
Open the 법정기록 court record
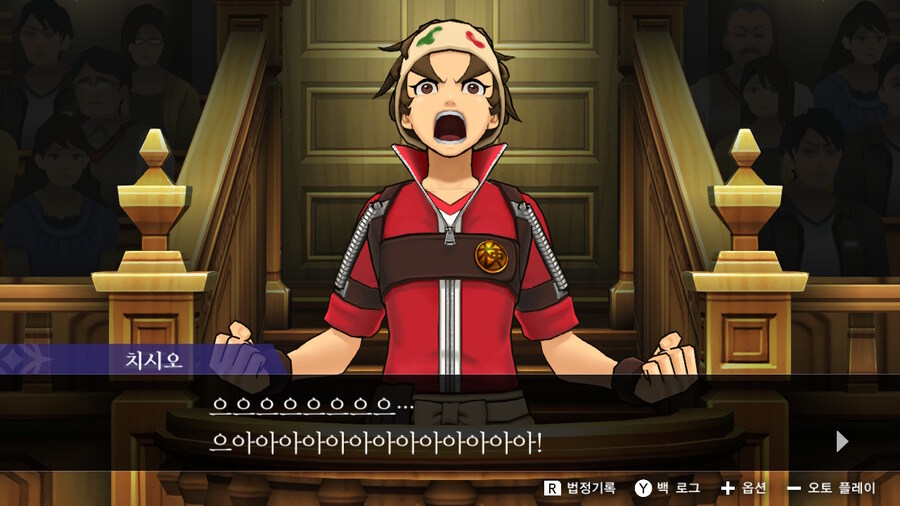(x=579, y=488)
